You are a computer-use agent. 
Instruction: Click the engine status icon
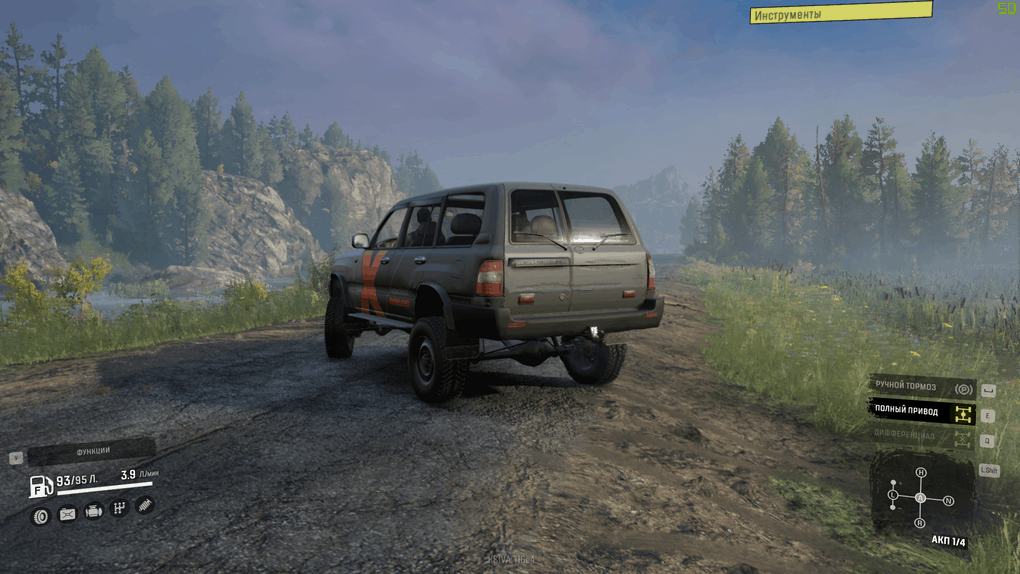point(93,512)
